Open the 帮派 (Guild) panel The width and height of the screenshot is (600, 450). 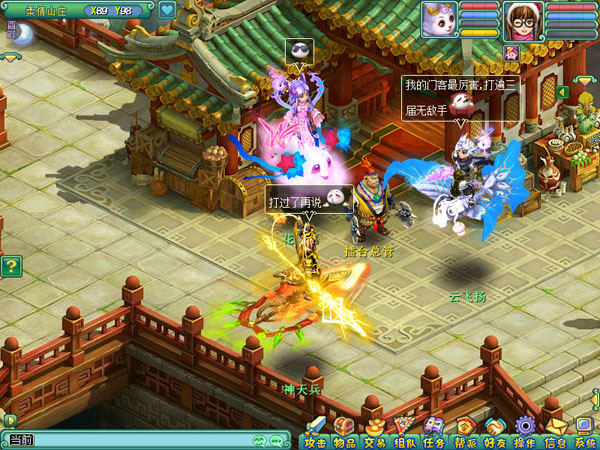click(x=465, y=431)
